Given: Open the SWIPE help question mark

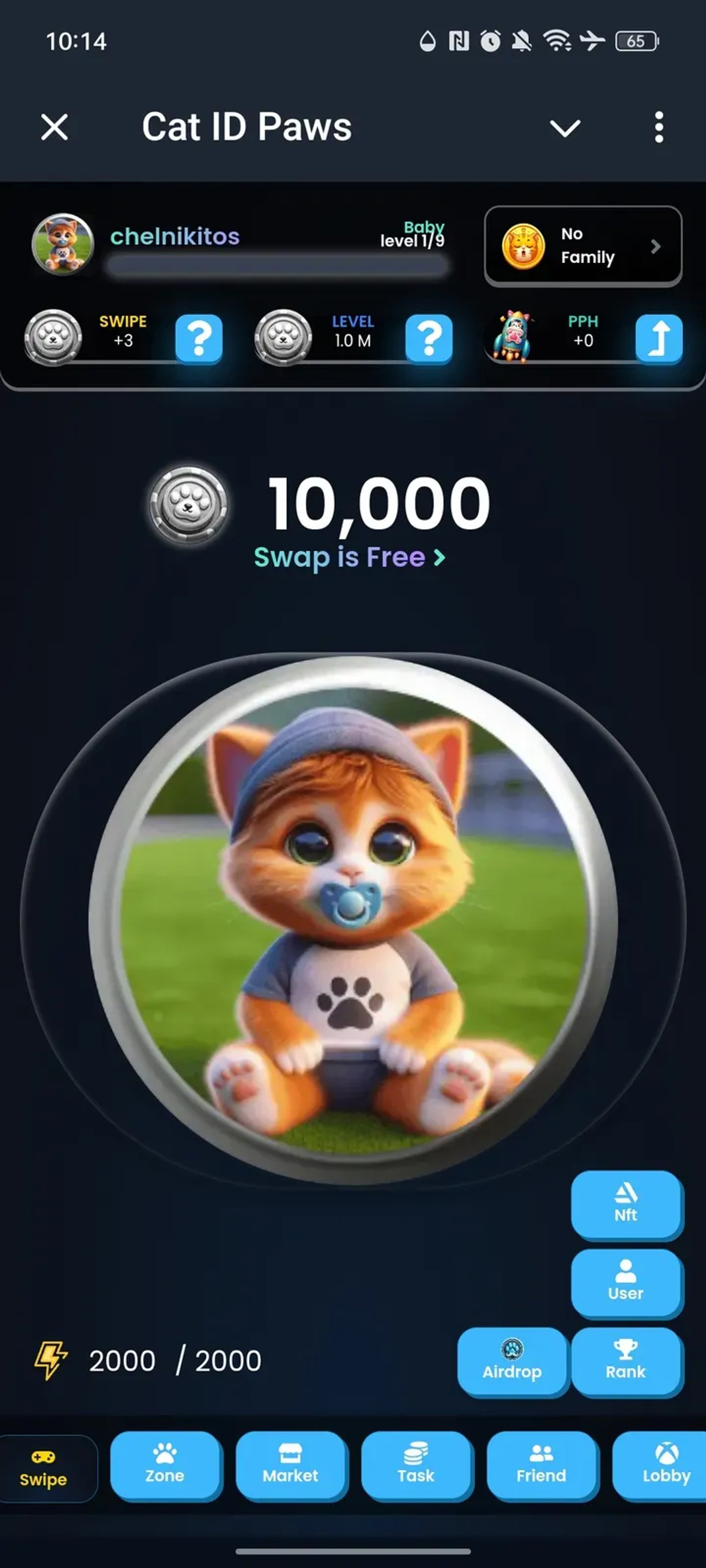Looking at the screenshot, I should point(198,339).
